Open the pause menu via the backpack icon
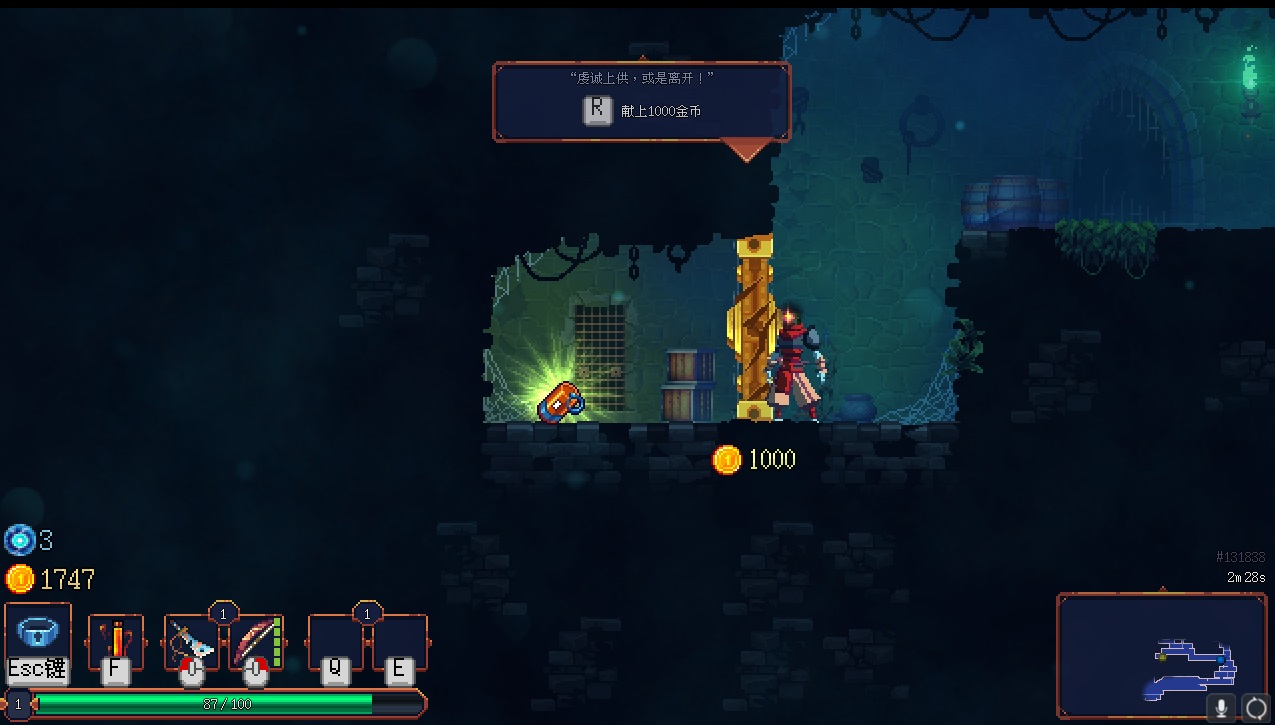 point(38,634)
